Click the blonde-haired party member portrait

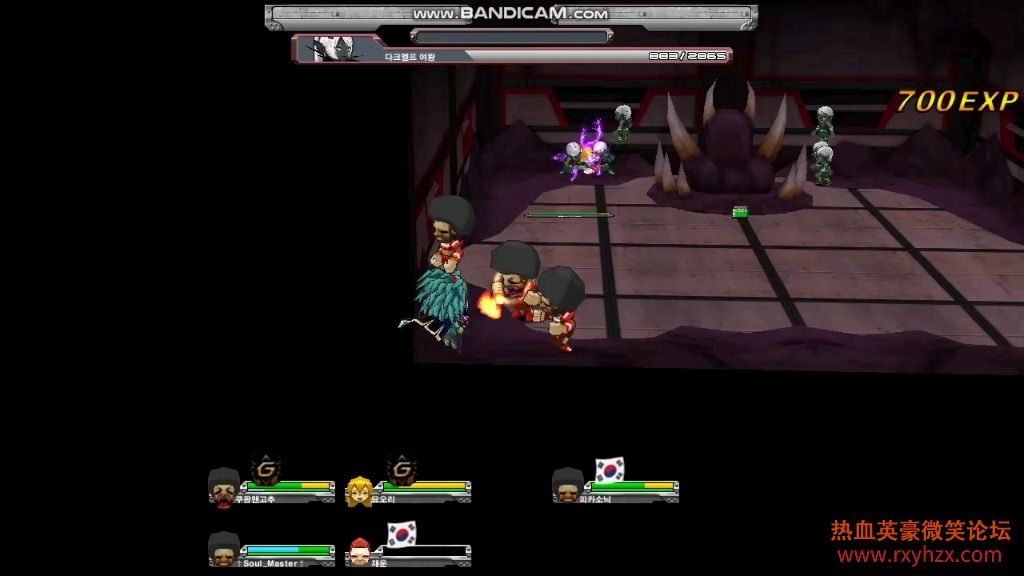[x=360, y=490]
